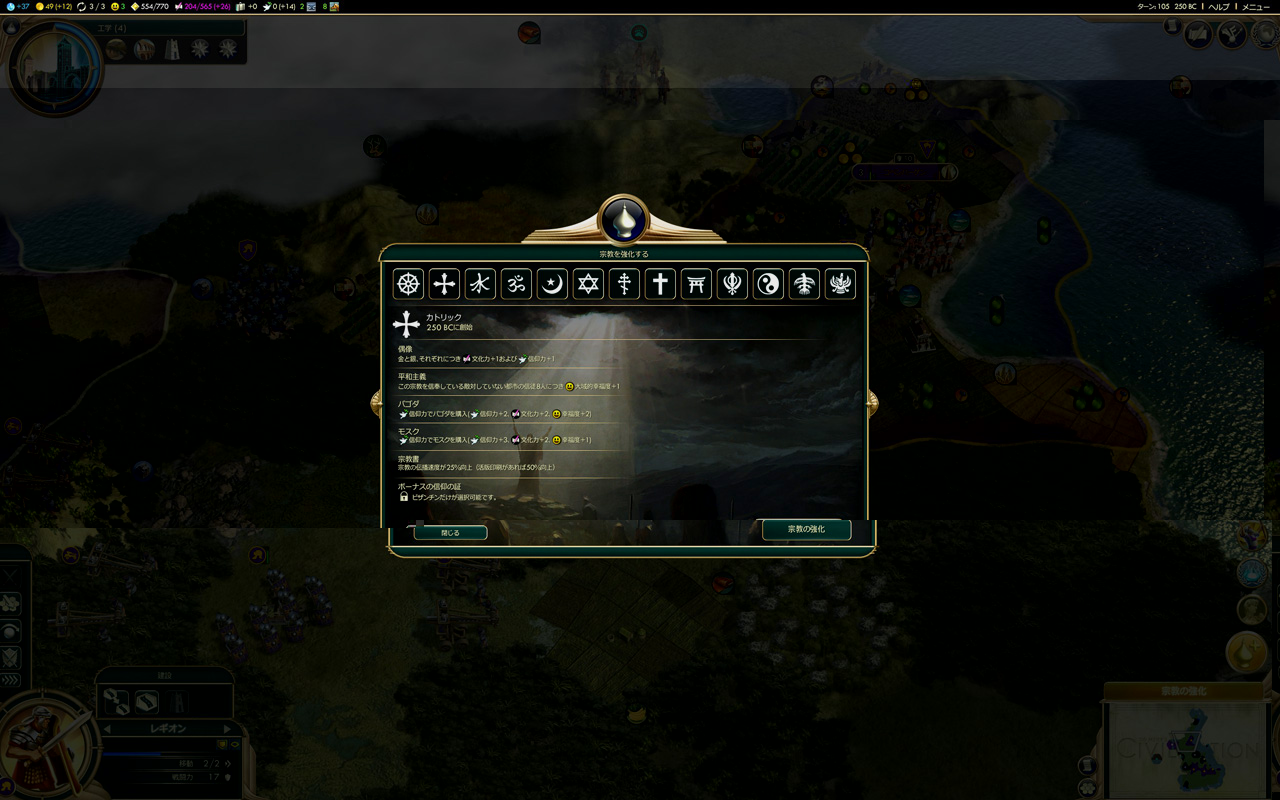This screenshot has height=800, width=1280.
Task: Confirm with the 宗教の強化 button
Action: [806, 529]
